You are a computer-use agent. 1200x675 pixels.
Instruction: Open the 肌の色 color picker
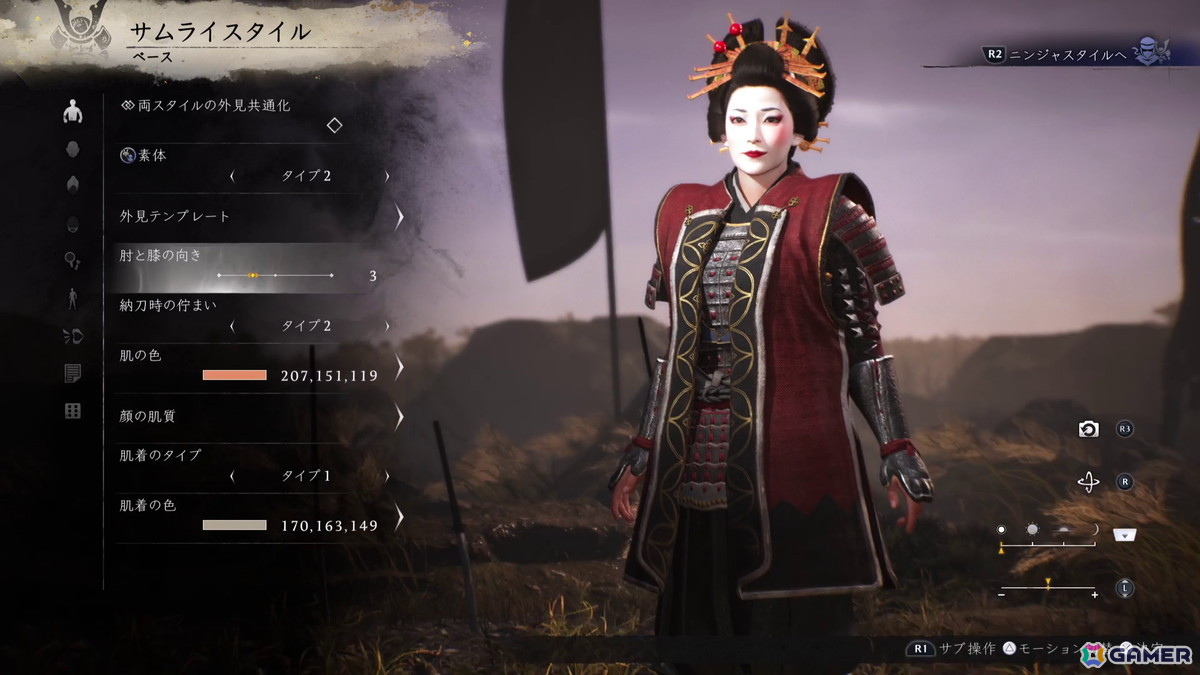(399, 366)
